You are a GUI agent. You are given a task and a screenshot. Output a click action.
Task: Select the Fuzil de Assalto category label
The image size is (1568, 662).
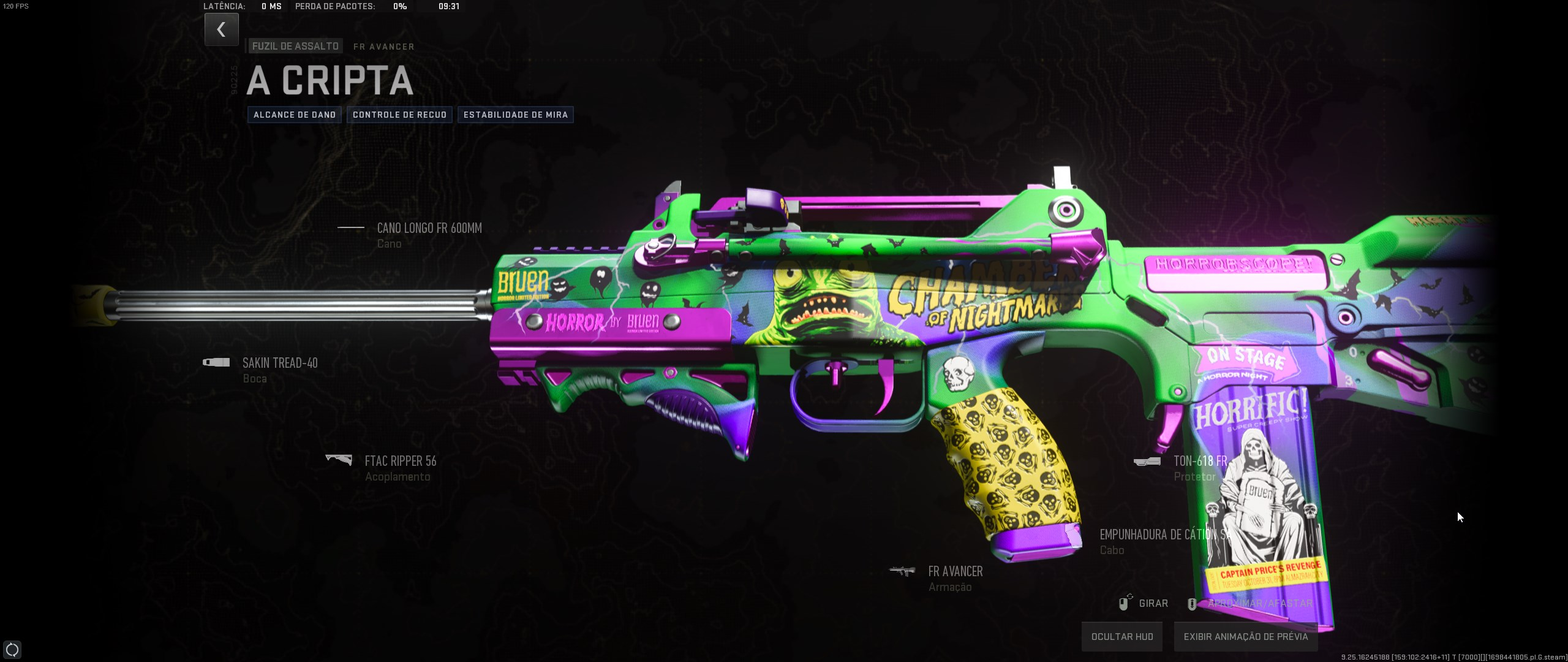coord(295,46)
